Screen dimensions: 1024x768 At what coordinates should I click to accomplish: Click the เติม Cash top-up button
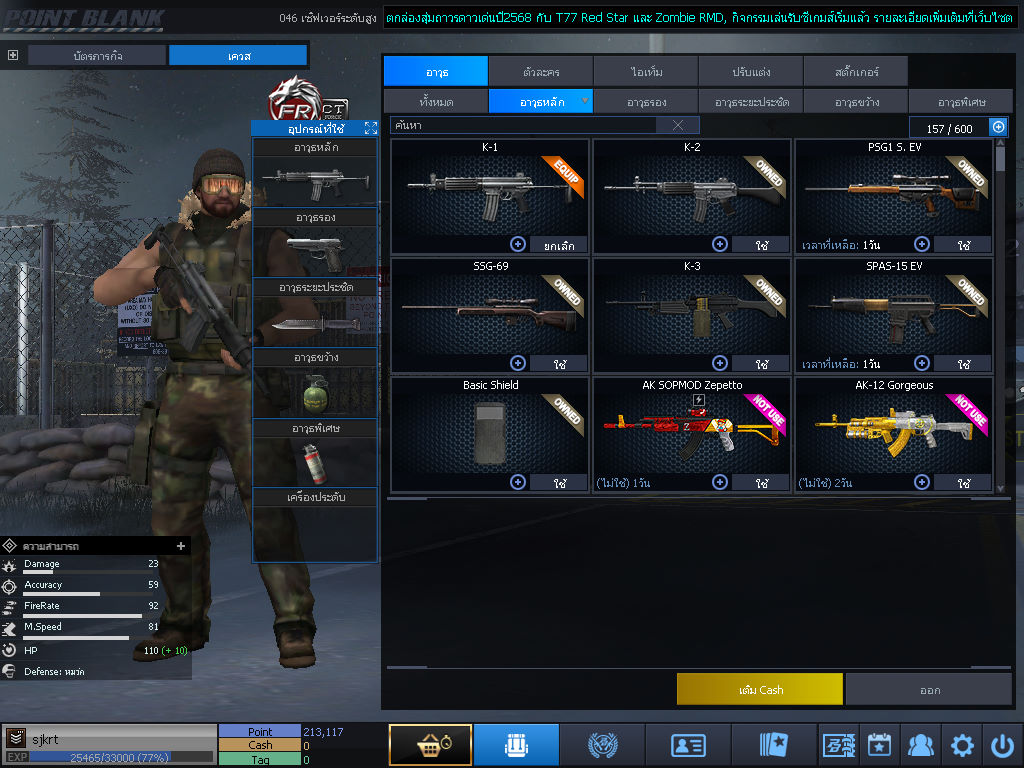point(760,689)
